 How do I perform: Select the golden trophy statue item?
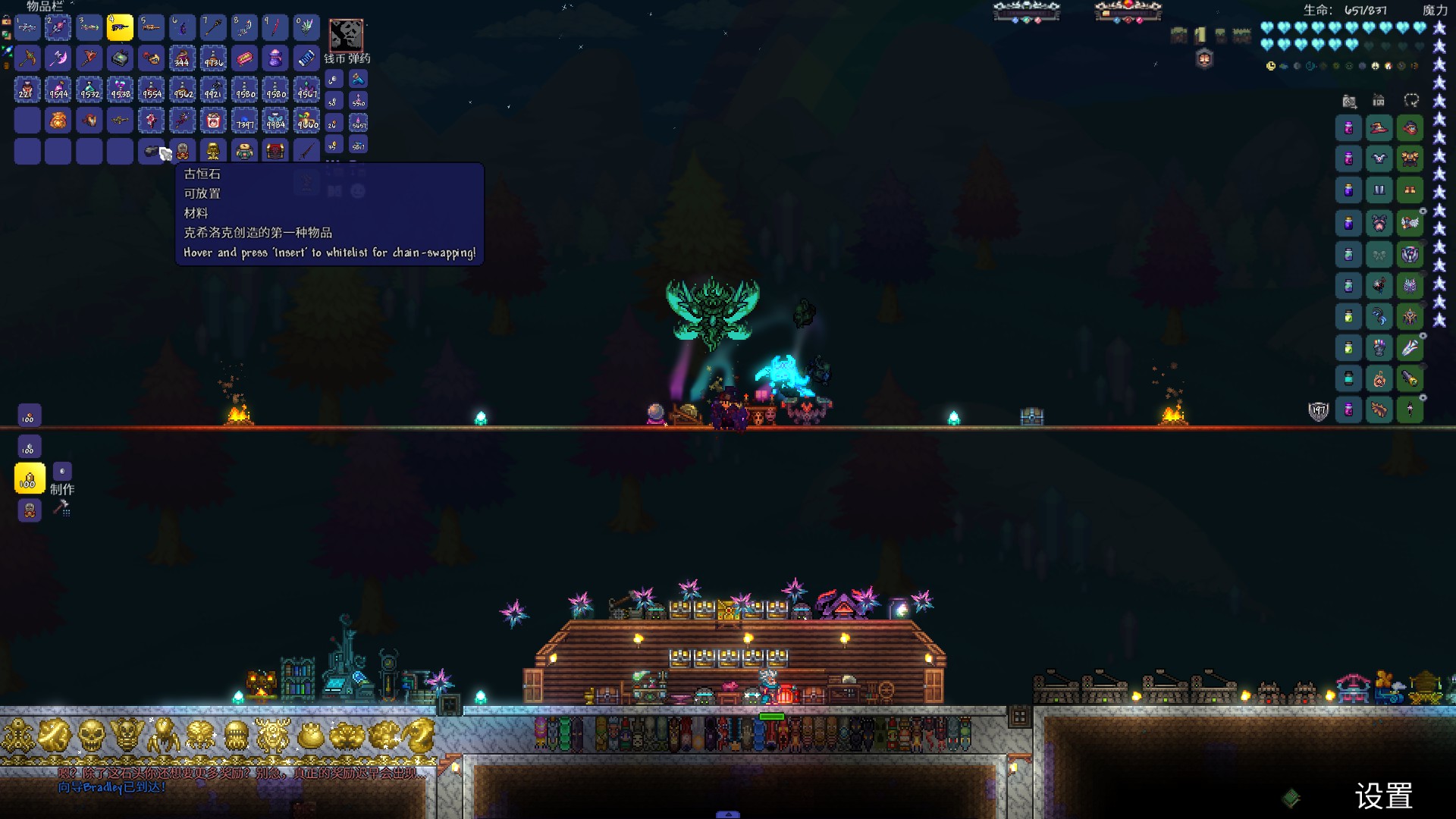point(213,151)
